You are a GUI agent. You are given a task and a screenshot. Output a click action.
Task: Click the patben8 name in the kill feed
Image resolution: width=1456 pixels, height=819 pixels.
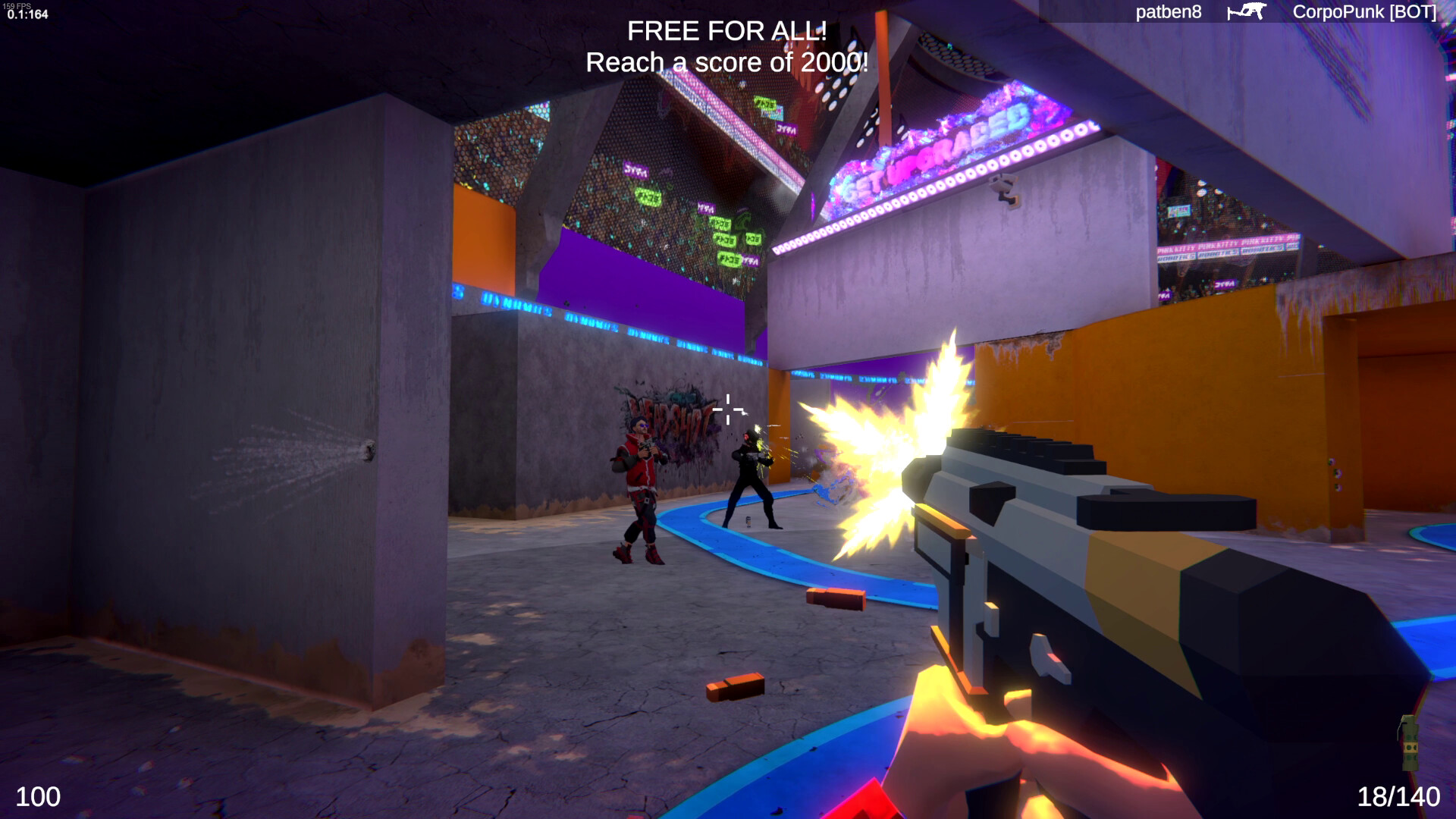1168,12
